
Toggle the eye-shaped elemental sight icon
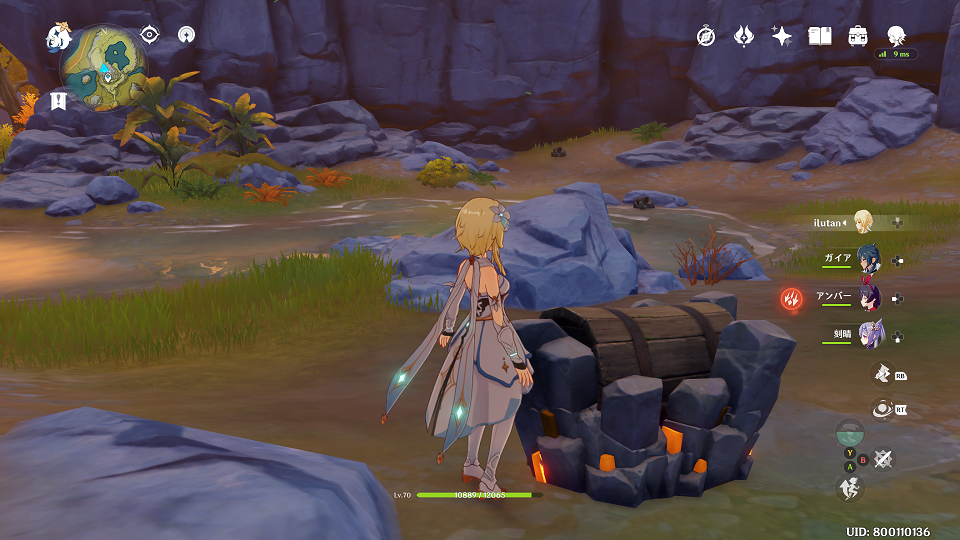pos(149,35)
